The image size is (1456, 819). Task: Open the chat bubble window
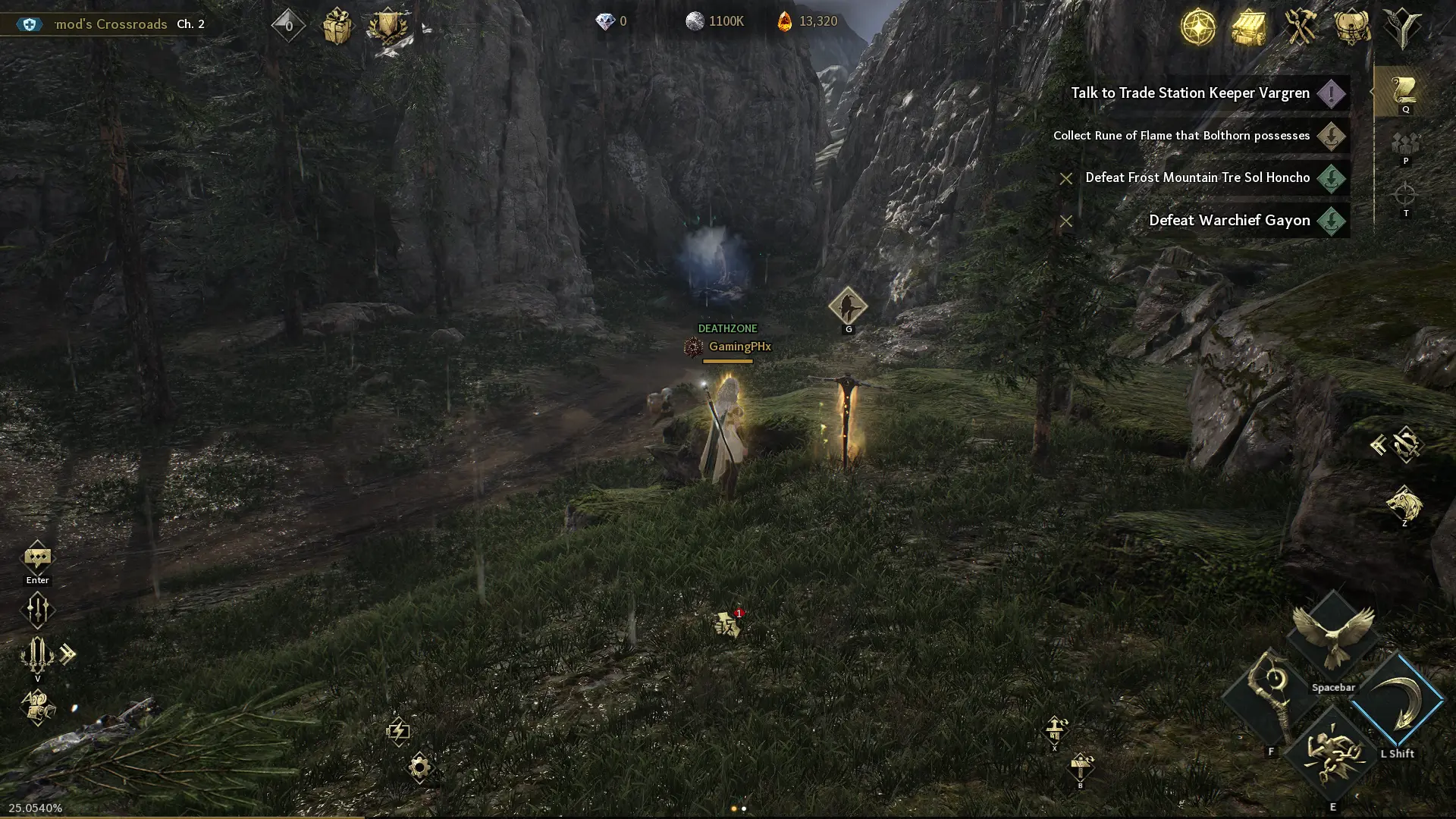coord(37,560)
